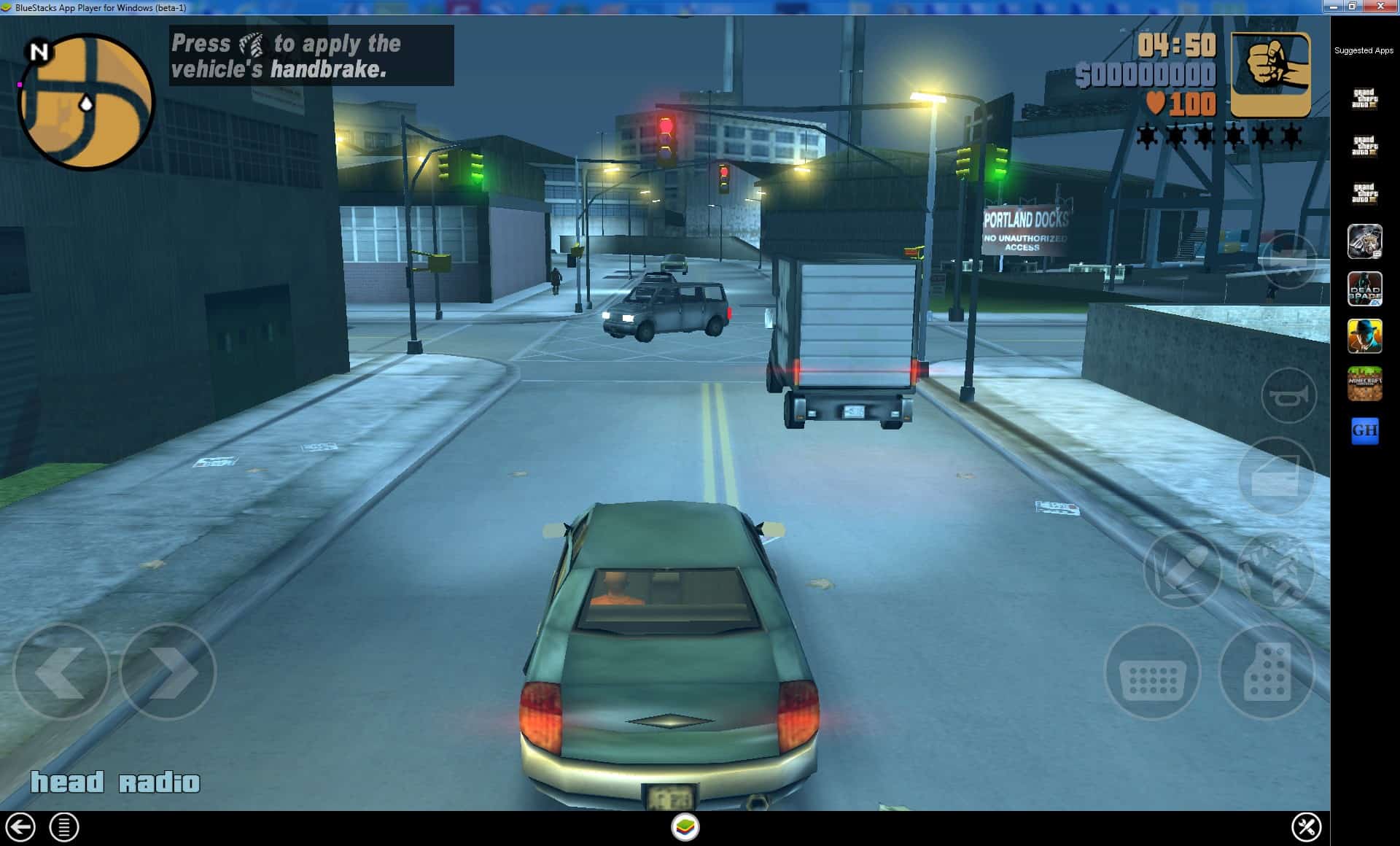Tap the accelerator pedal button
Screen dimensions: 1400x846
(x=1267, y=672)
